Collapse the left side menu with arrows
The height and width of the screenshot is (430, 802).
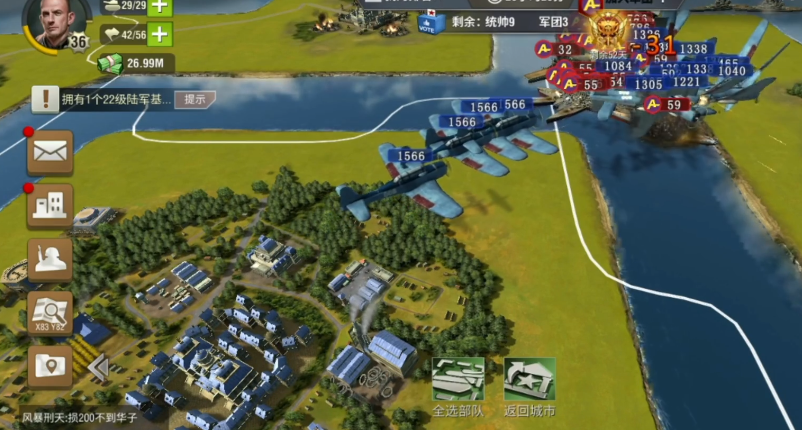click(x=97, y=368)
